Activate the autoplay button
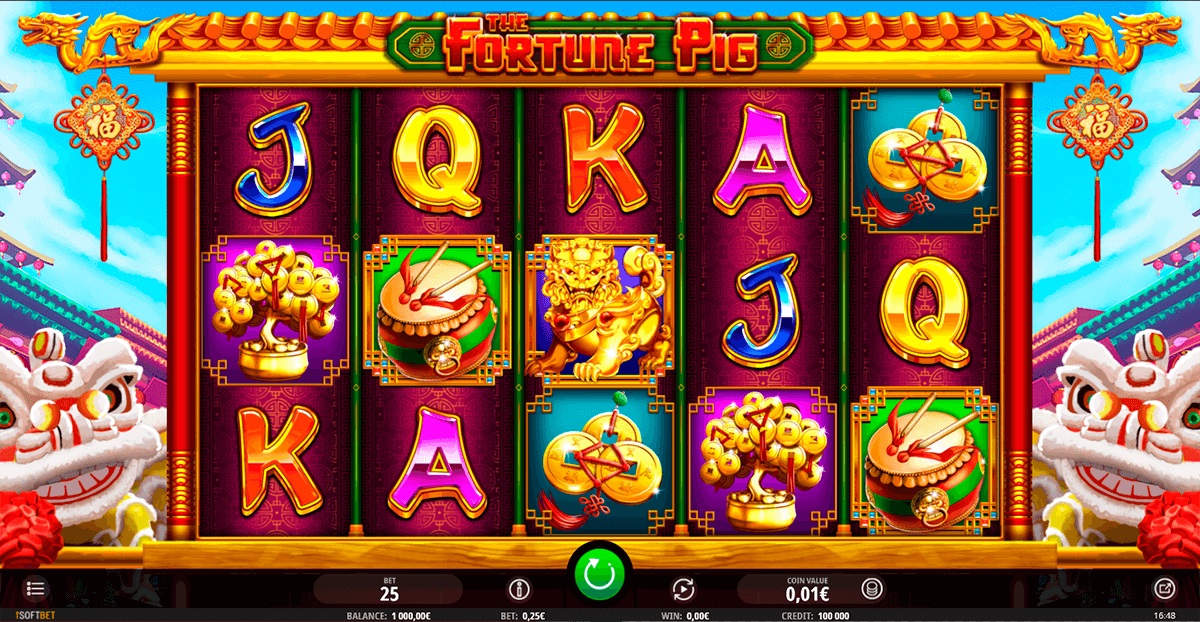The height and width of the screenshot is (622, 1200). [x=683, y=589]
